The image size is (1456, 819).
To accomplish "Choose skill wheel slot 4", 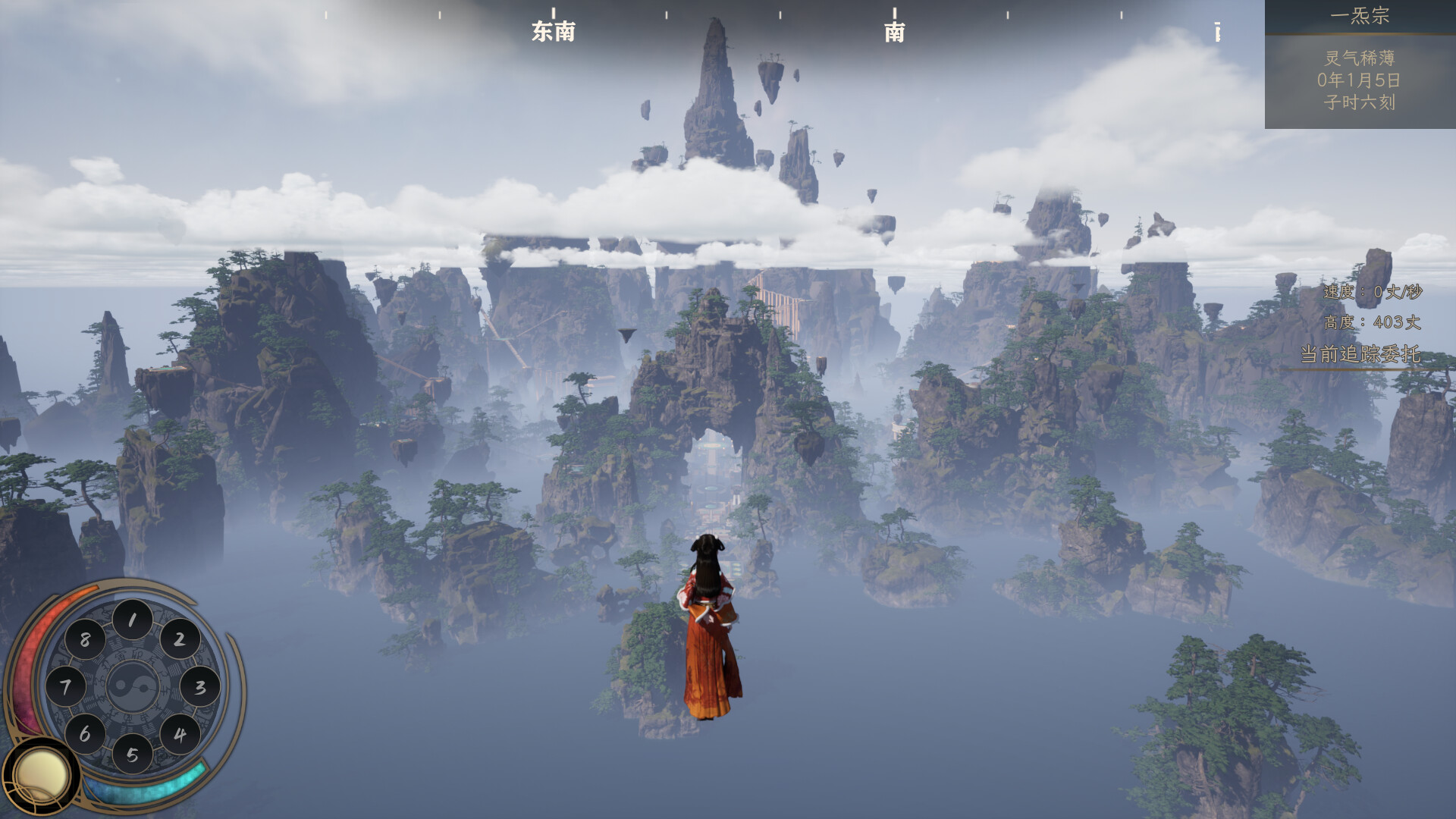I will (x=180, y=734).
